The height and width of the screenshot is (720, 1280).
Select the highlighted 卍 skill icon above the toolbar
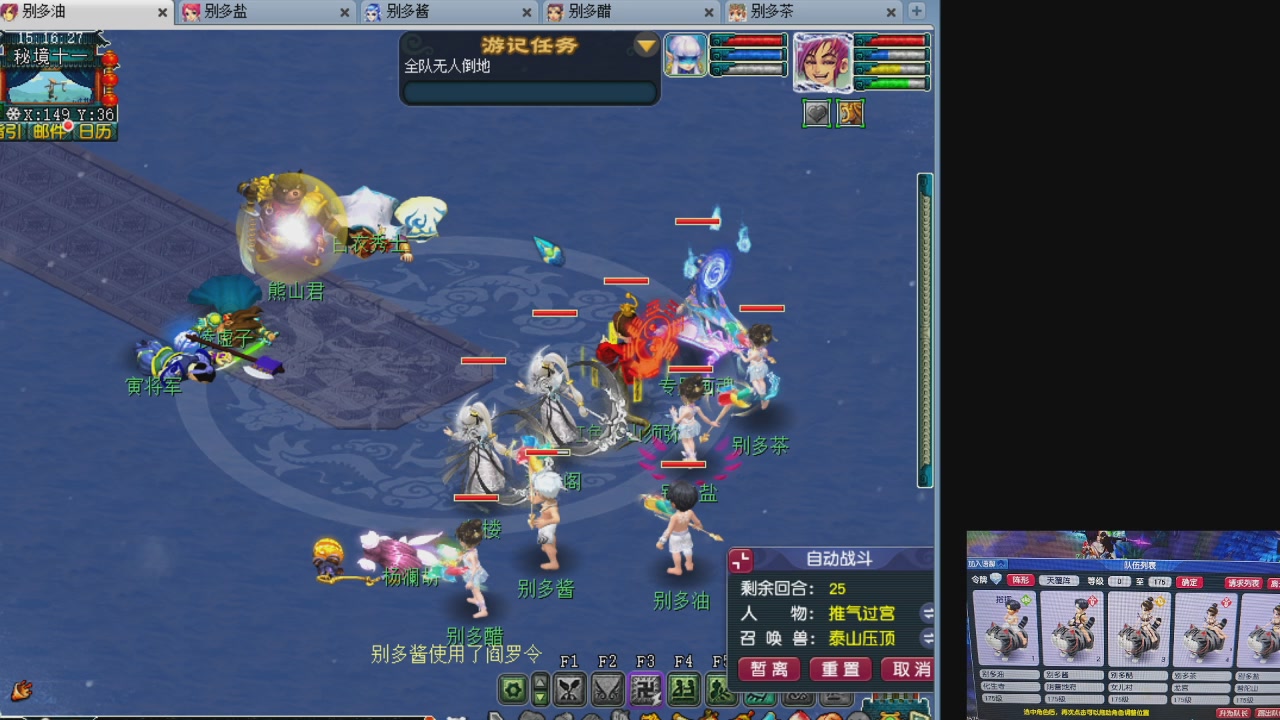(x=646, y=690)
